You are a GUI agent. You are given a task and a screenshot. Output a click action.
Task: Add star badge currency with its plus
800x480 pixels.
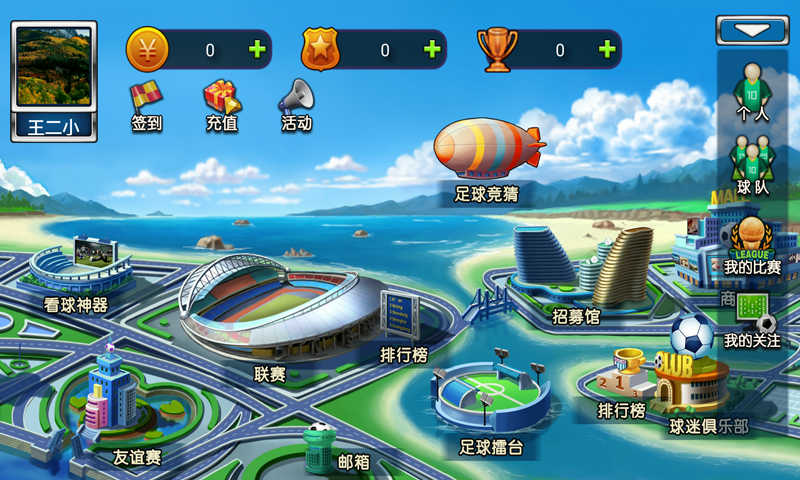[x=432, y=49]
